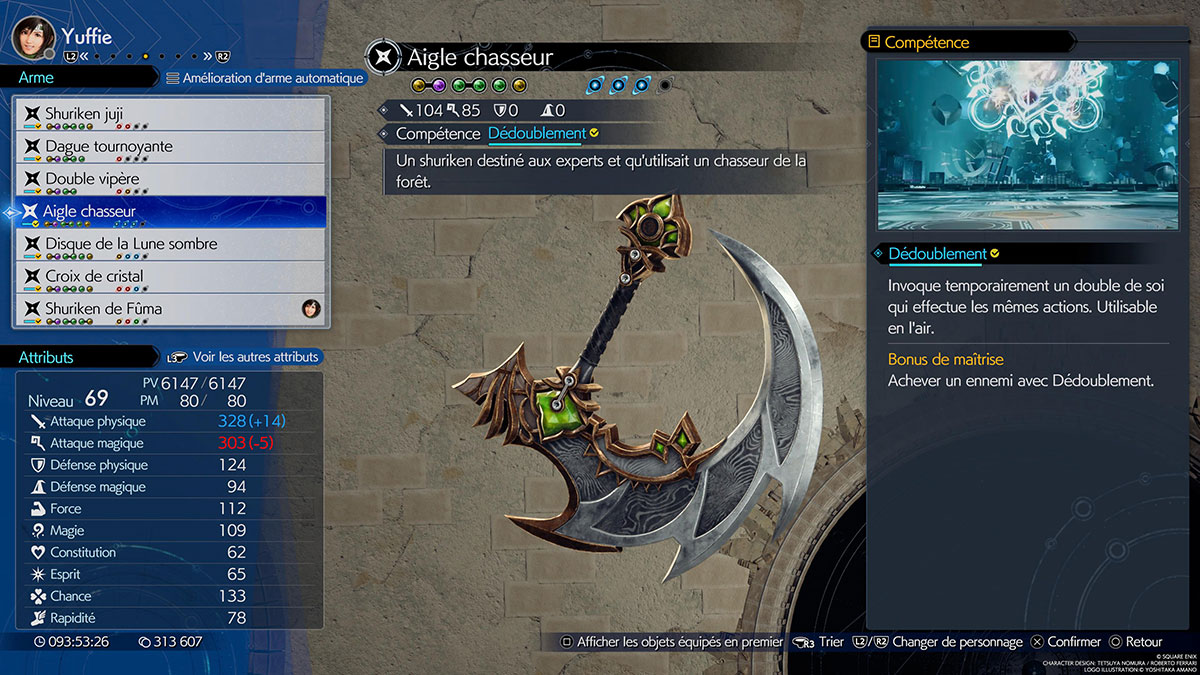Pick the Shuriken de Fûma weapon
Image resolution: width=1200 pixels, height=675 pixels.
click(x=170, y=308)
